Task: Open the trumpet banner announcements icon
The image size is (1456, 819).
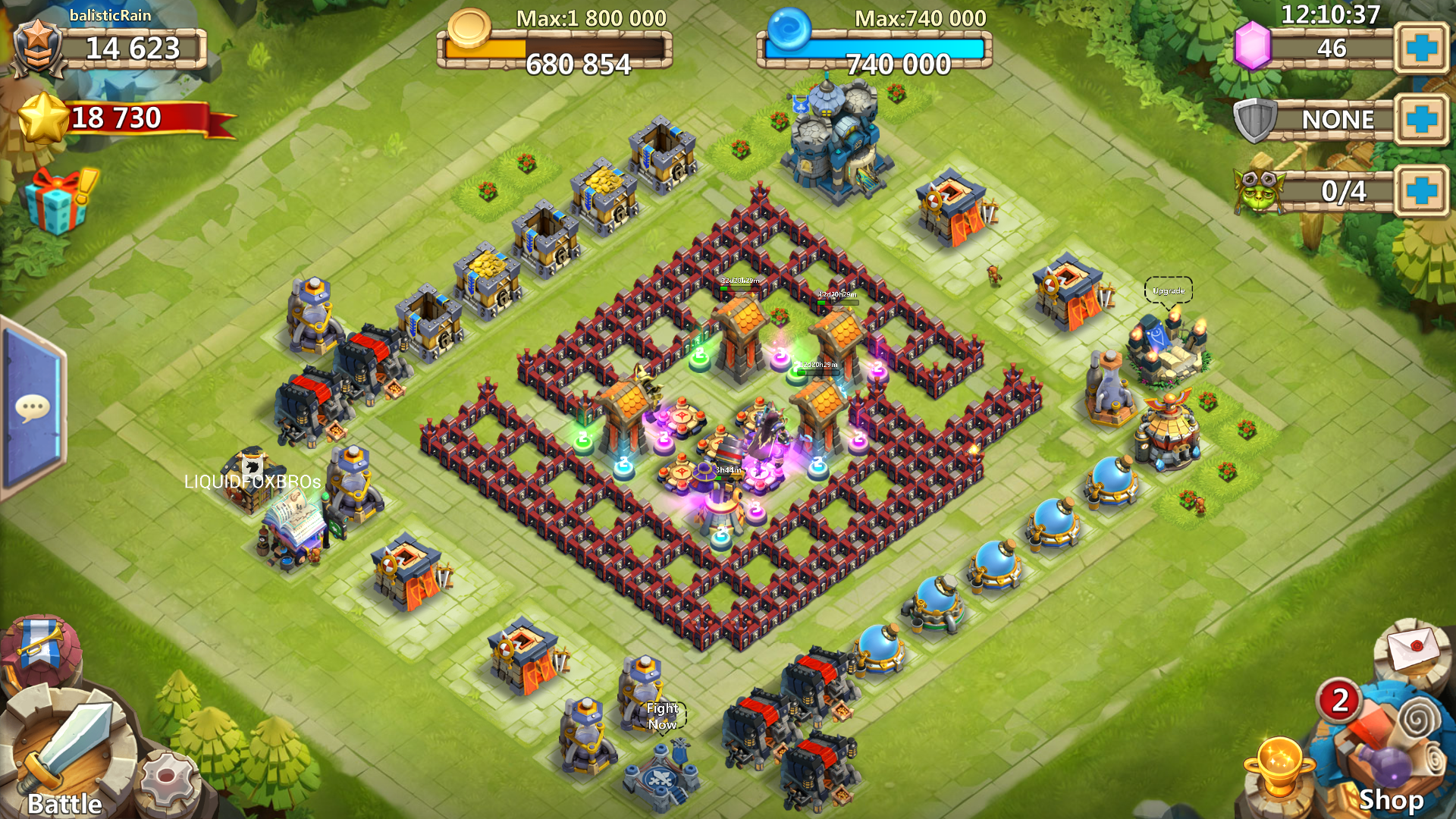Action: point(39,645)
